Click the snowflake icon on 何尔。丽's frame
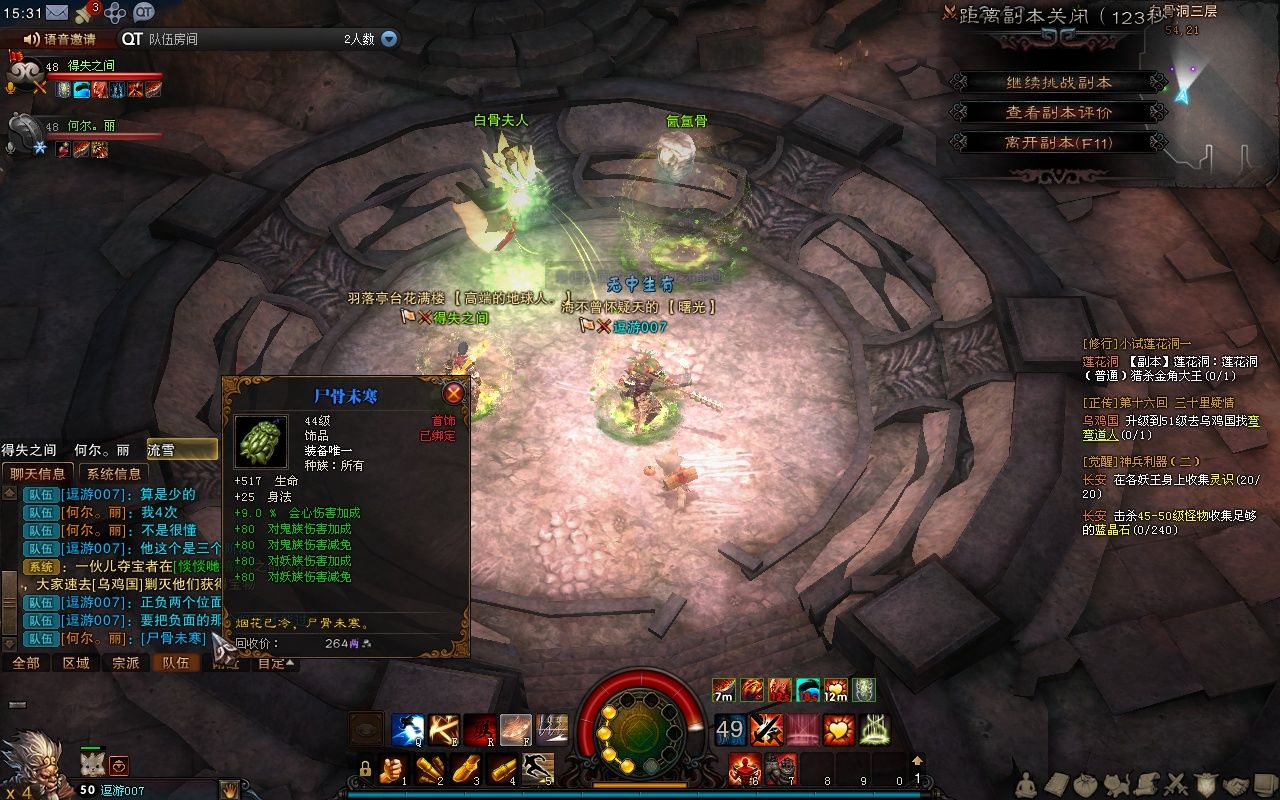The height and width of the screenshot is (800, 1280). 40,148
